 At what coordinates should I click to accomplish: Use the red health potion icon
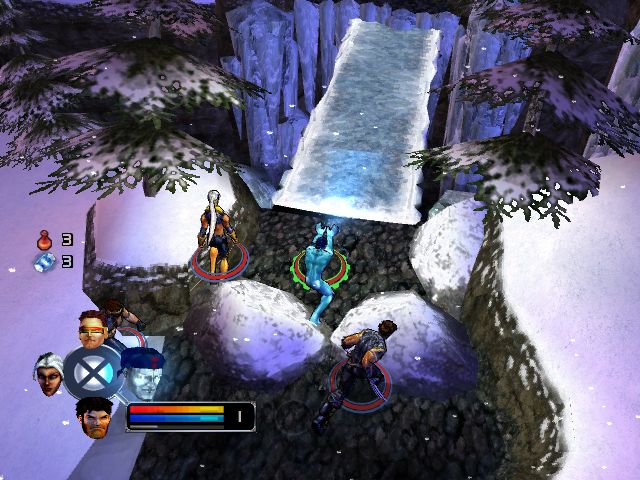[x=44, y=240]
